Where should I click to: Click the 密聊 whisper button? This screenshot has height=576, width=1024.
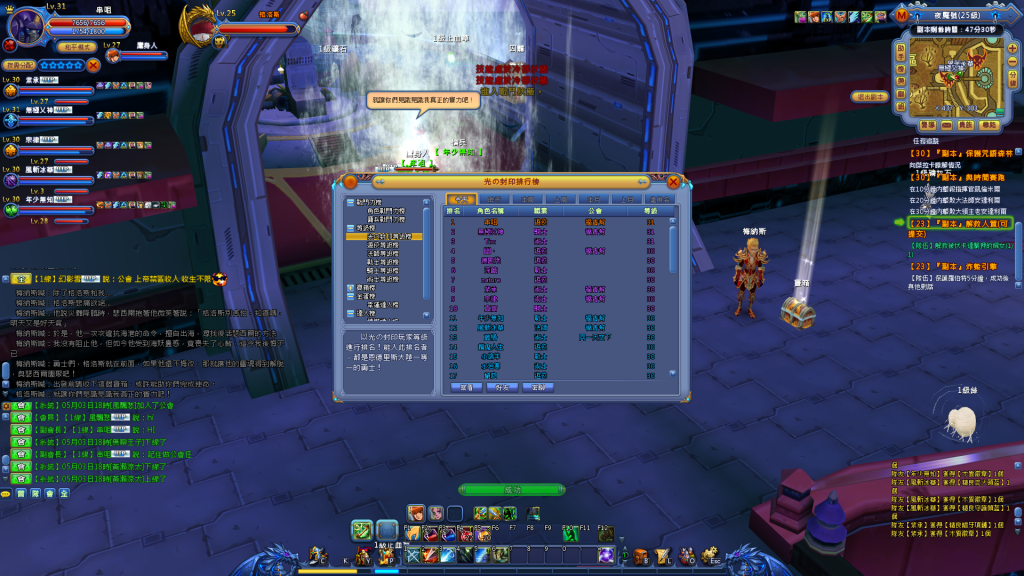537,387
